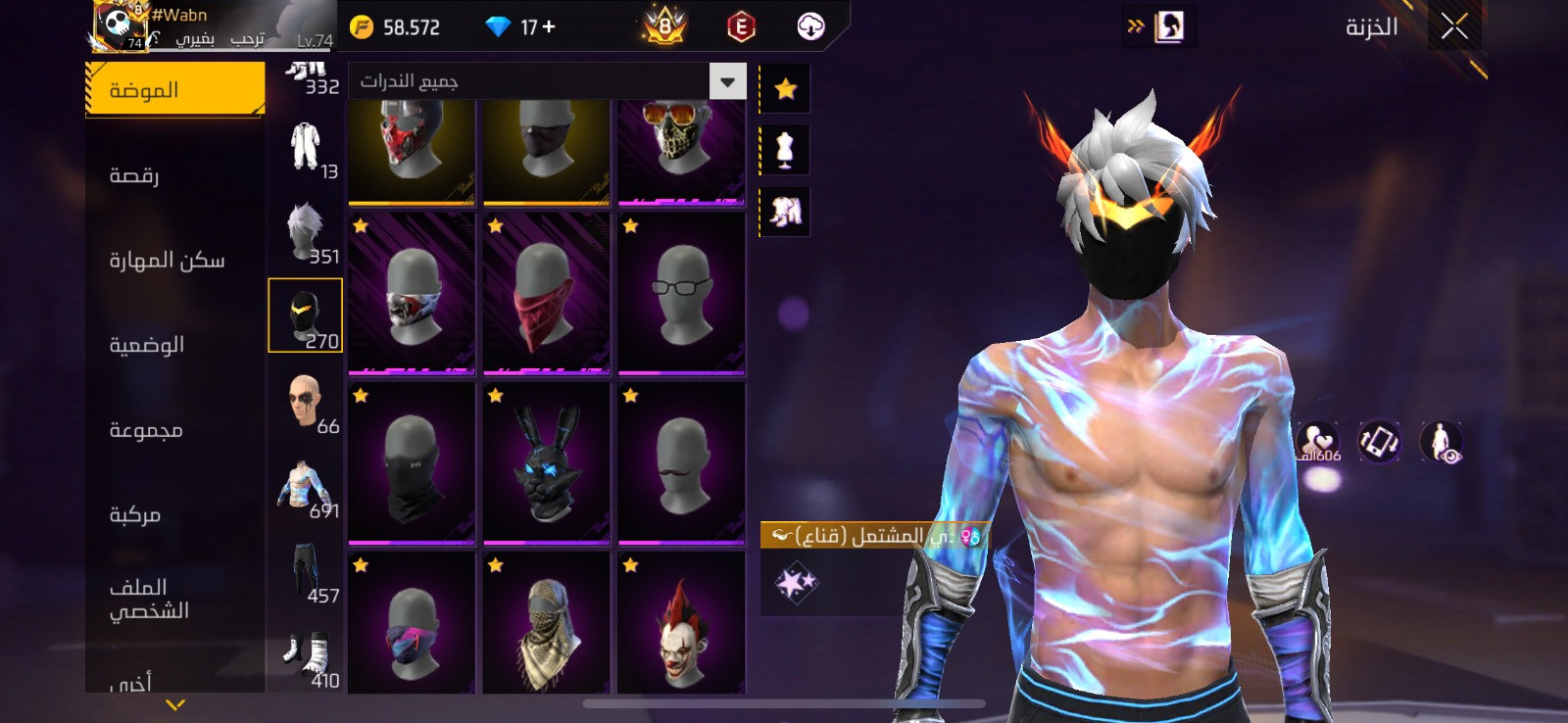Open the الموضة fashion tab
The image size is (1568, 723).
pos(174,90)
